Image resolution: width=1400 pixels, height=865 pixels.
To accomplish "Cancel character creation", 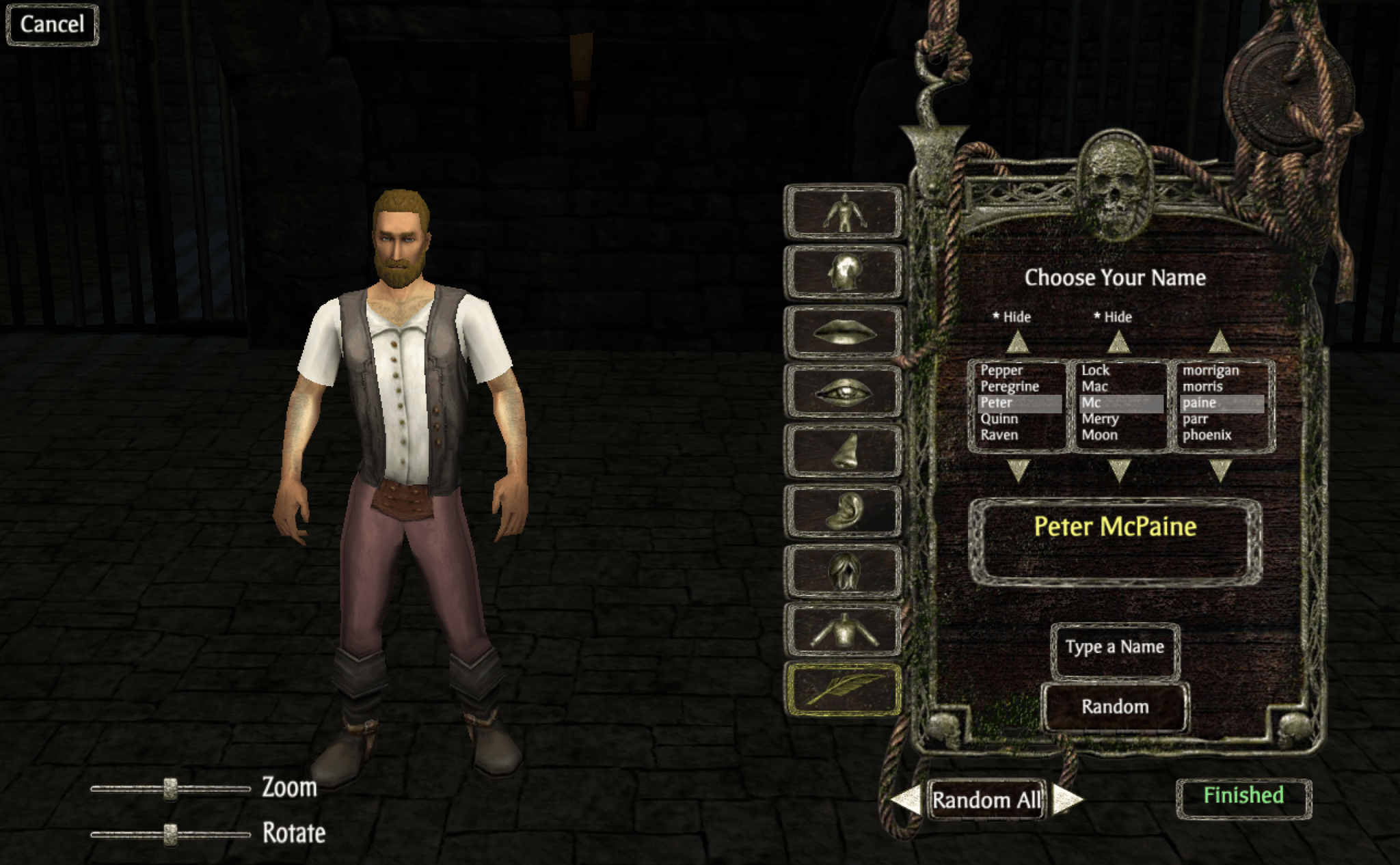I will (x=52, y=25).
